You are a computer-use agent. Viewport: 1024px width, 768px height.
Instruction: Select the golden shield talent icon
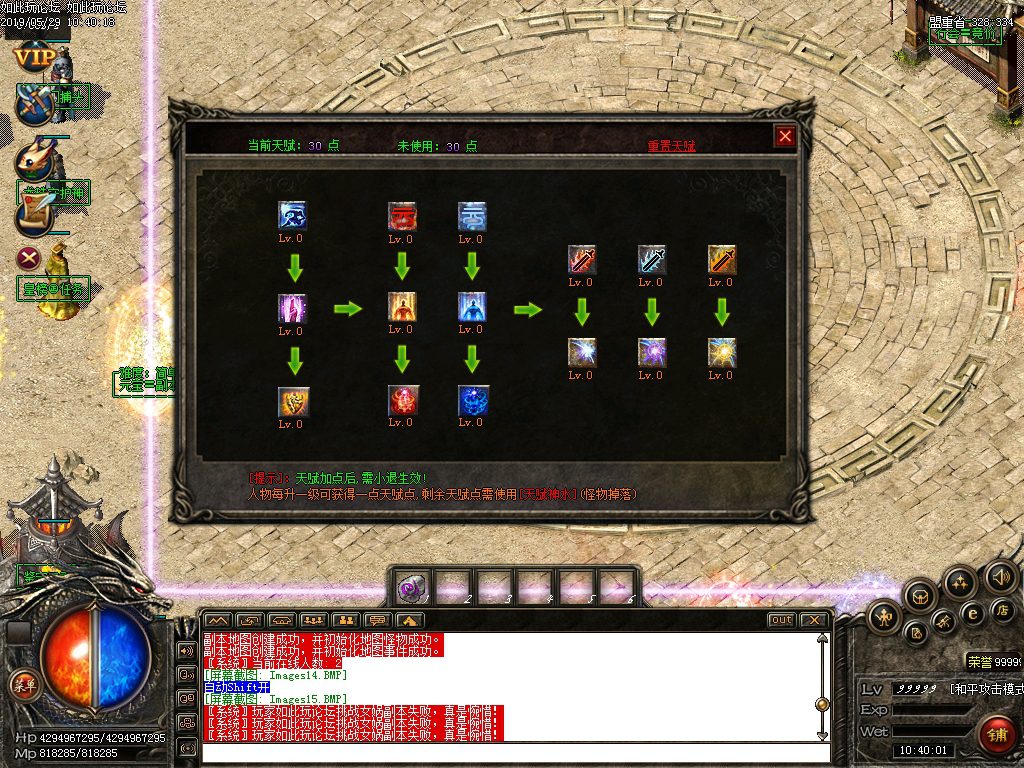click(293, 401)
